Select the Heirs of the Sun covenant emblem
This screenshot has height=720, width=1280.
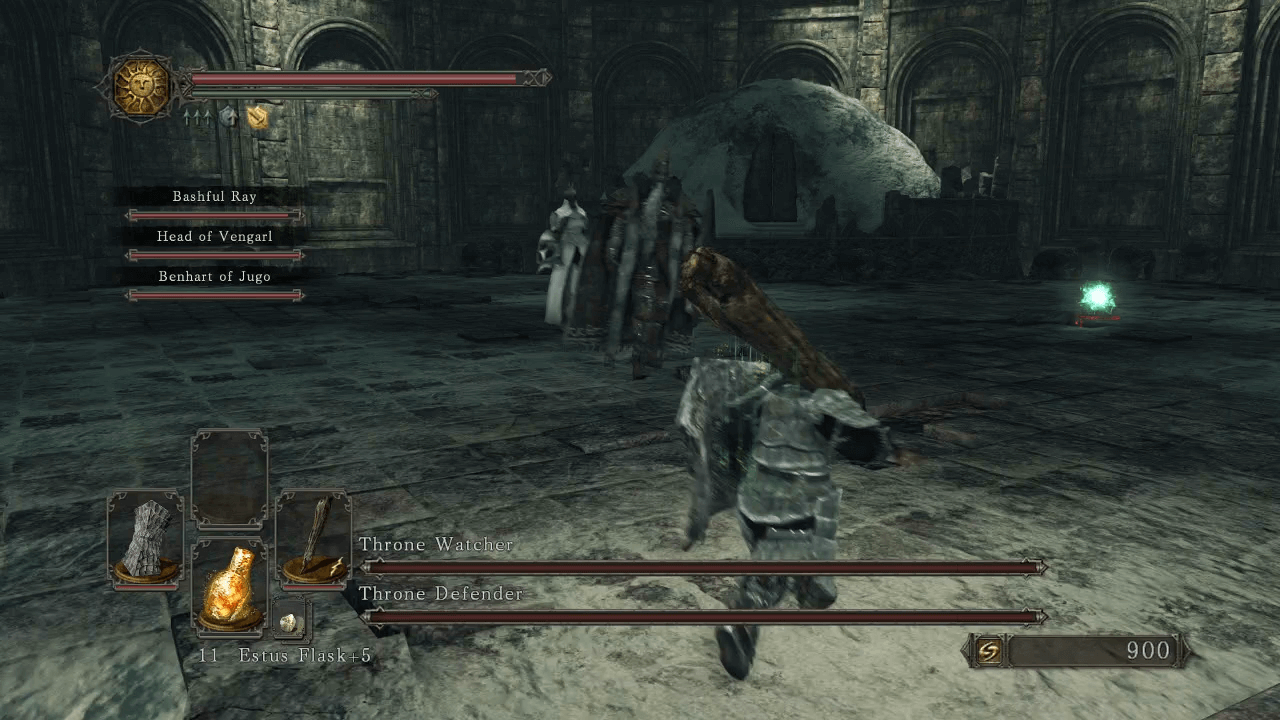click(140, 88)
